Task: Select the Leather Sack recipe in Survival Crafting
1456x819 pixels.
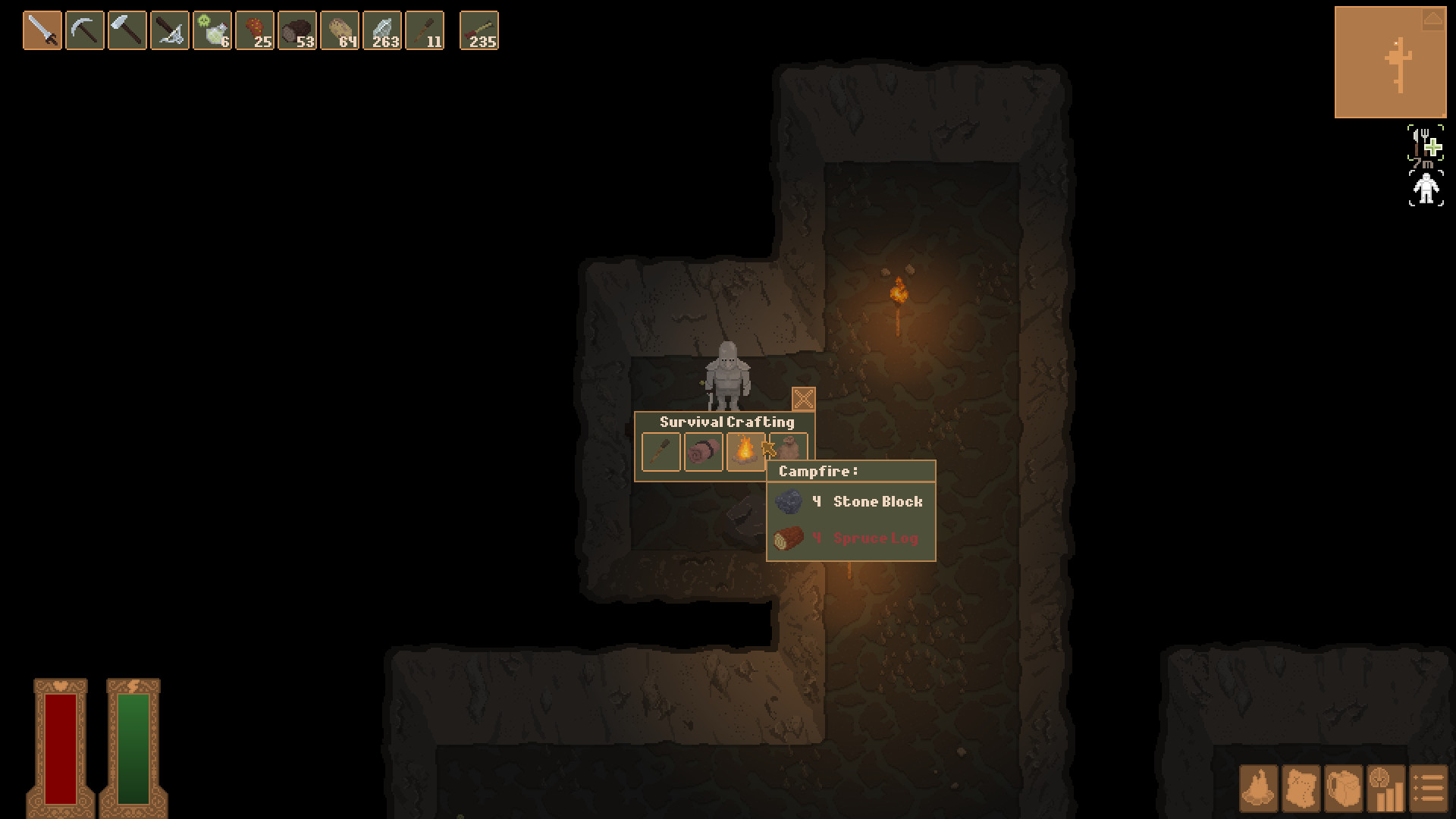Action: [790, 451]
